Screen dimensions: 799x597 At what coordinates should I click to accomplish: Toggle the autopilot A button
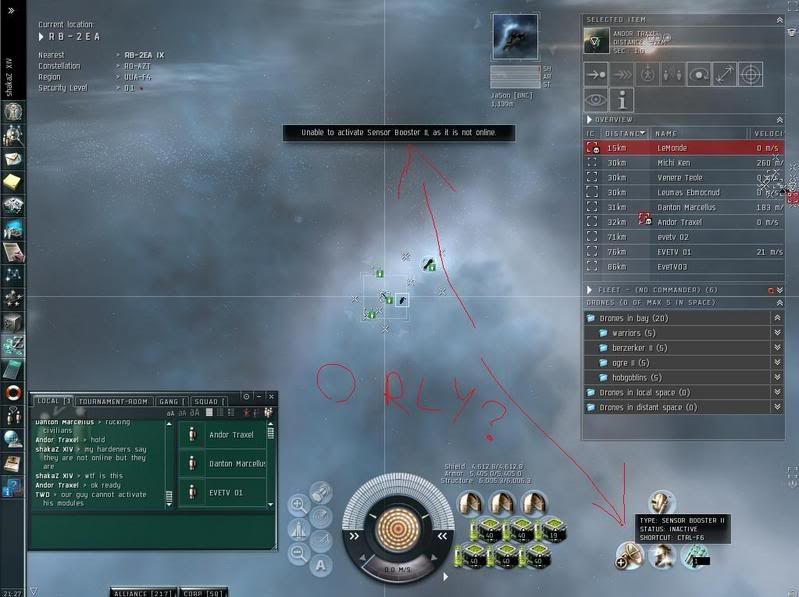[x=321, y=565]
